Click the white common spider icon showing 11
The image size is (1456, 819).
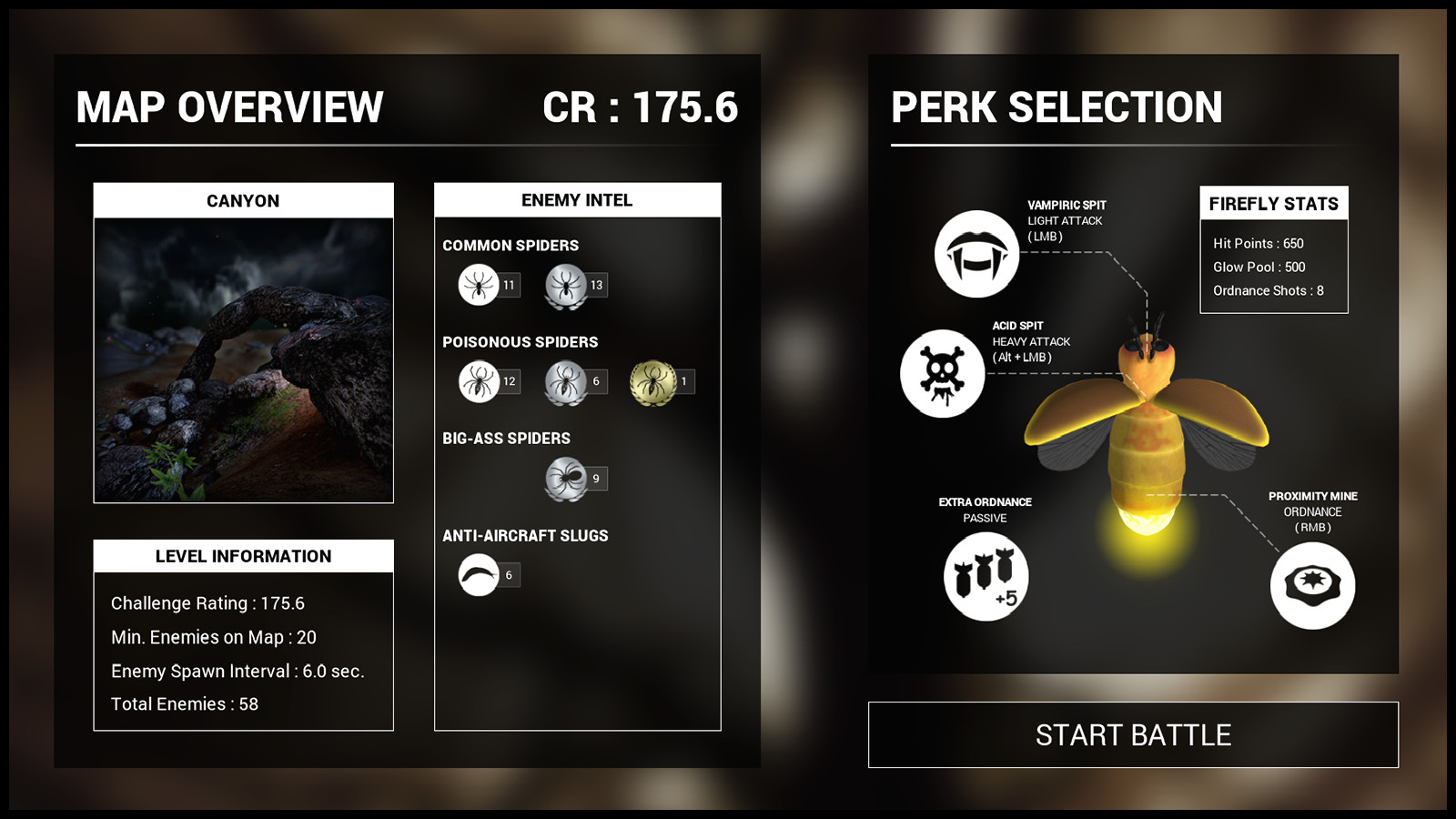[x=480, y=284]
